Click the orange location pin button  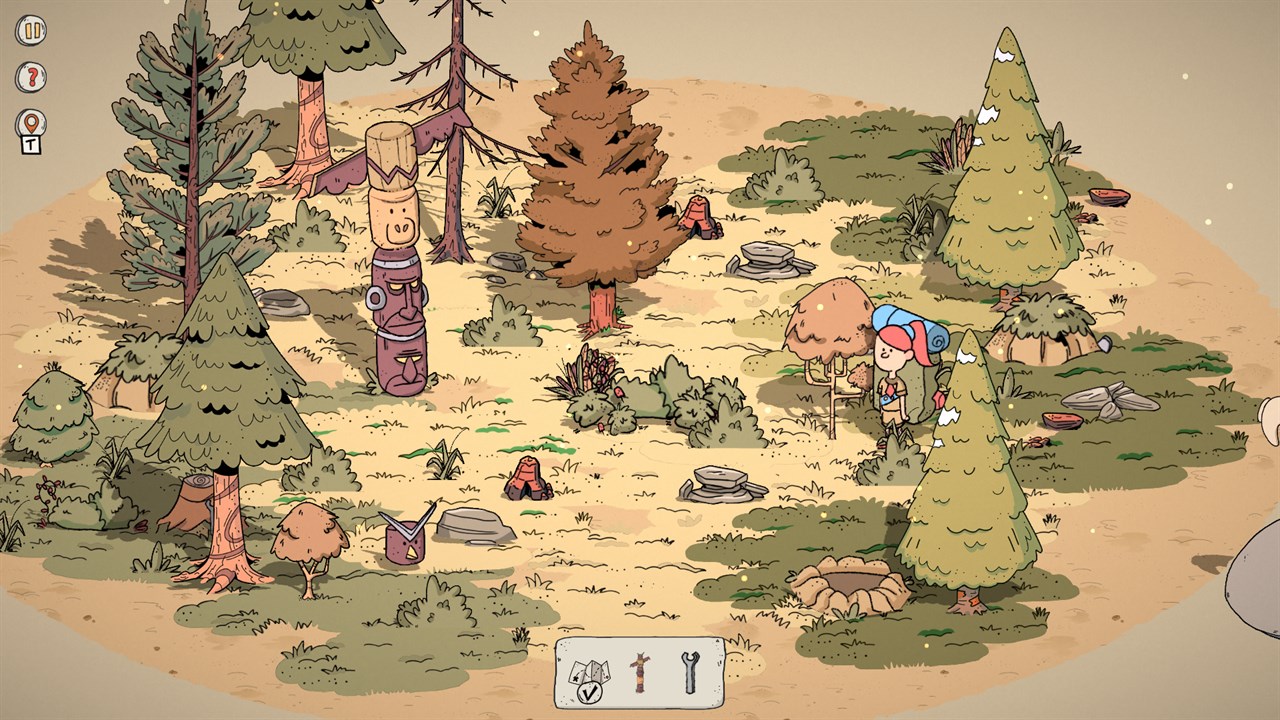[x=31, y=123]
